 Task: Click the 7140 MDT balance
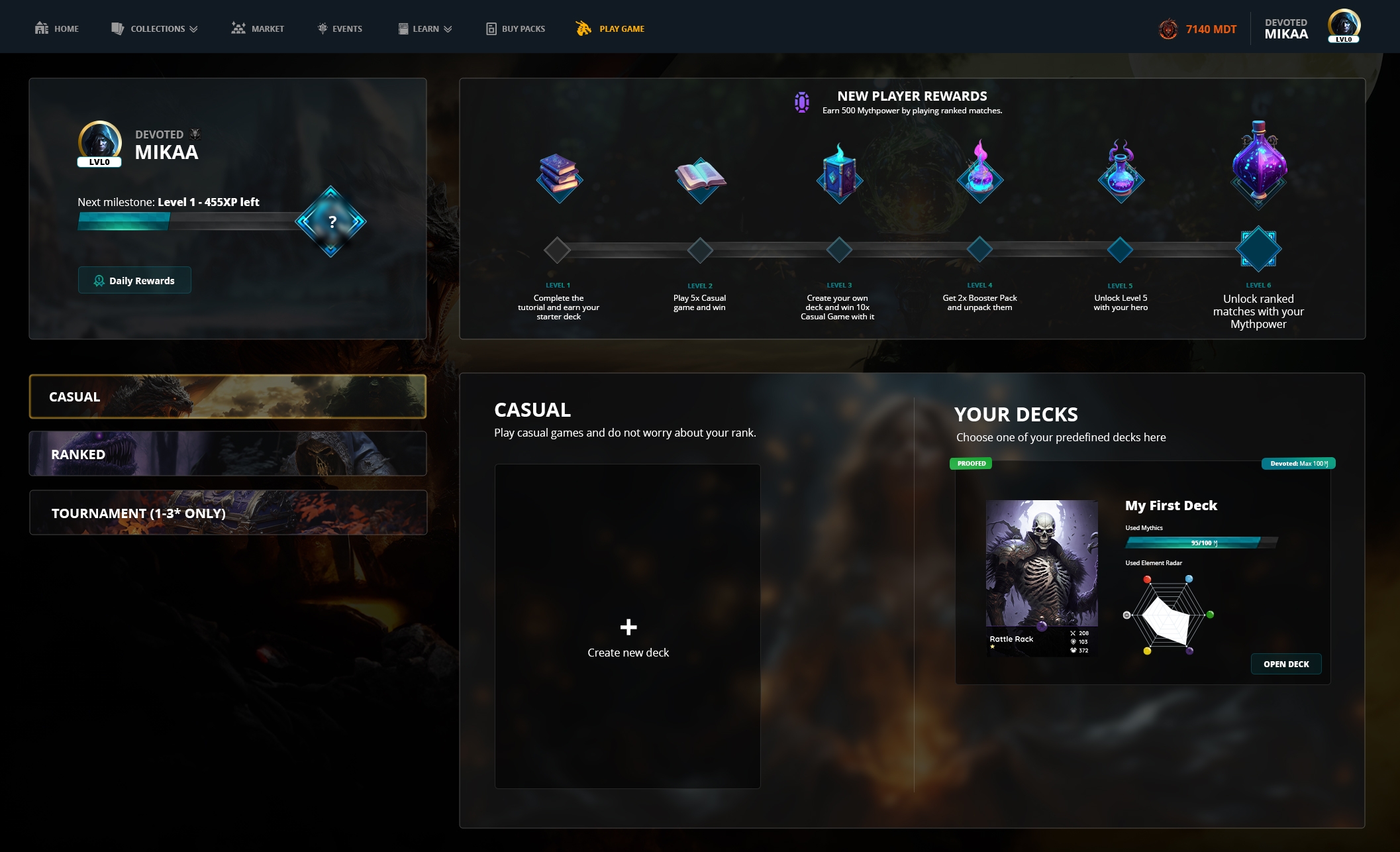(1198, 29)
